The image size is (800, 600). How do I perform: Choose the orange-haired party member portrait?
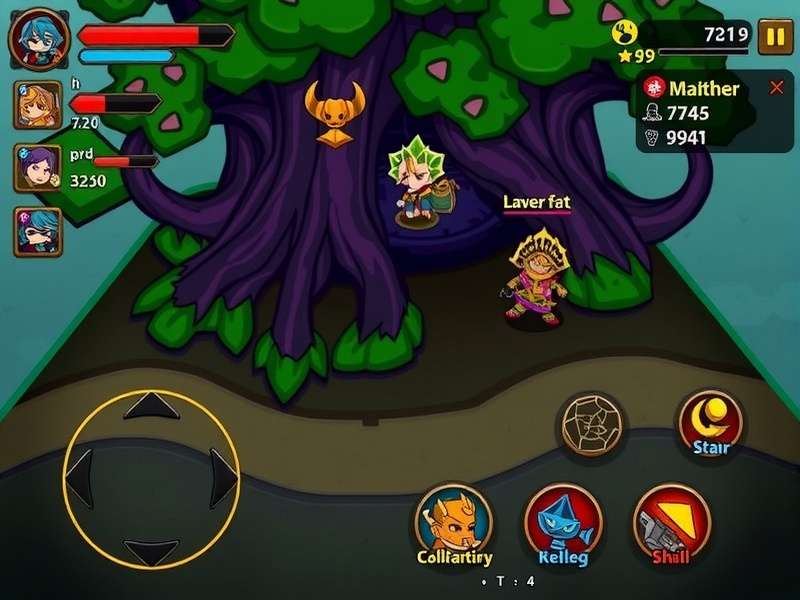click(x=37, y=104)
